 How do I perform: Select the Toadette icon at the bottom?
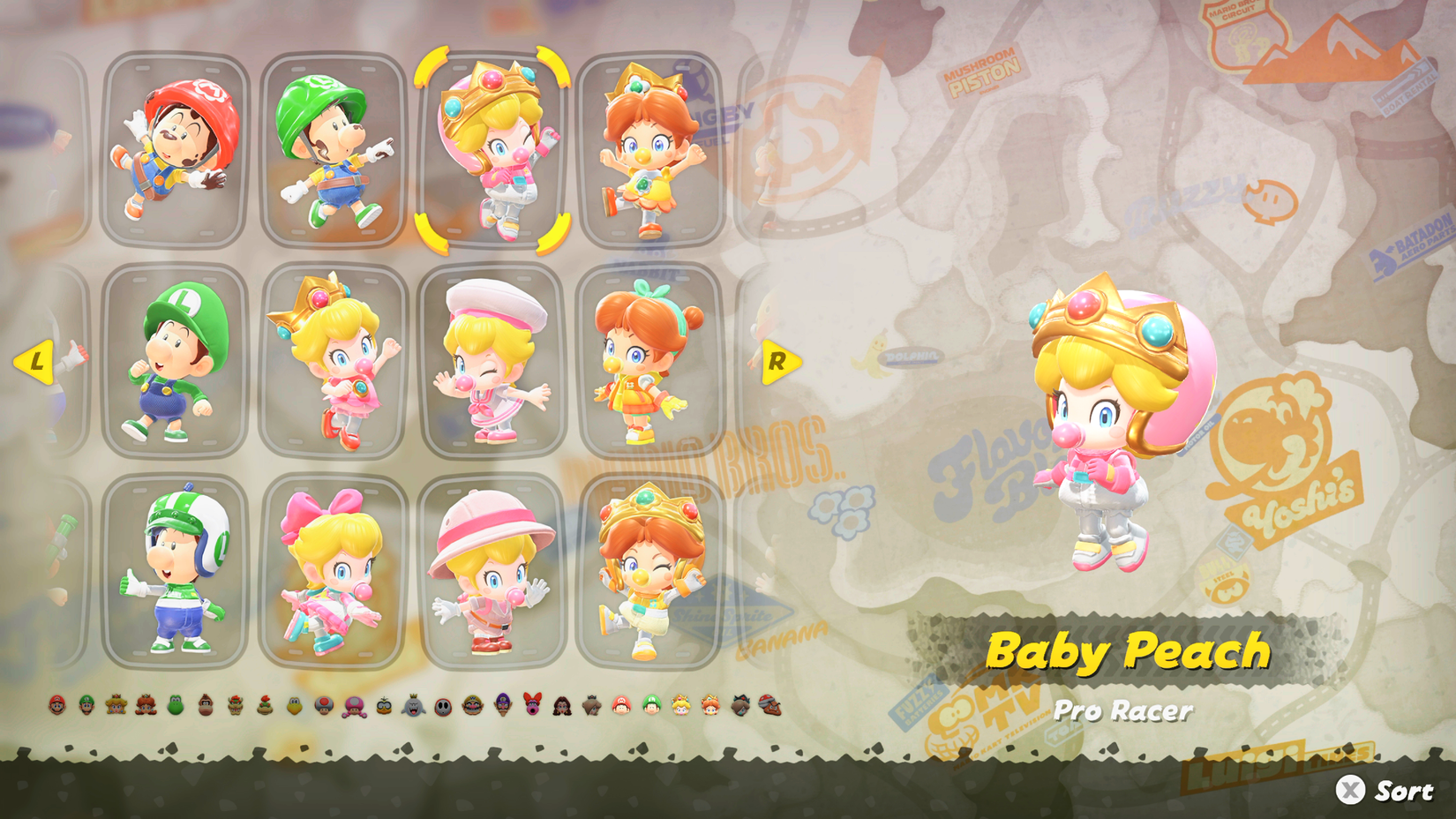coord(353,706)
